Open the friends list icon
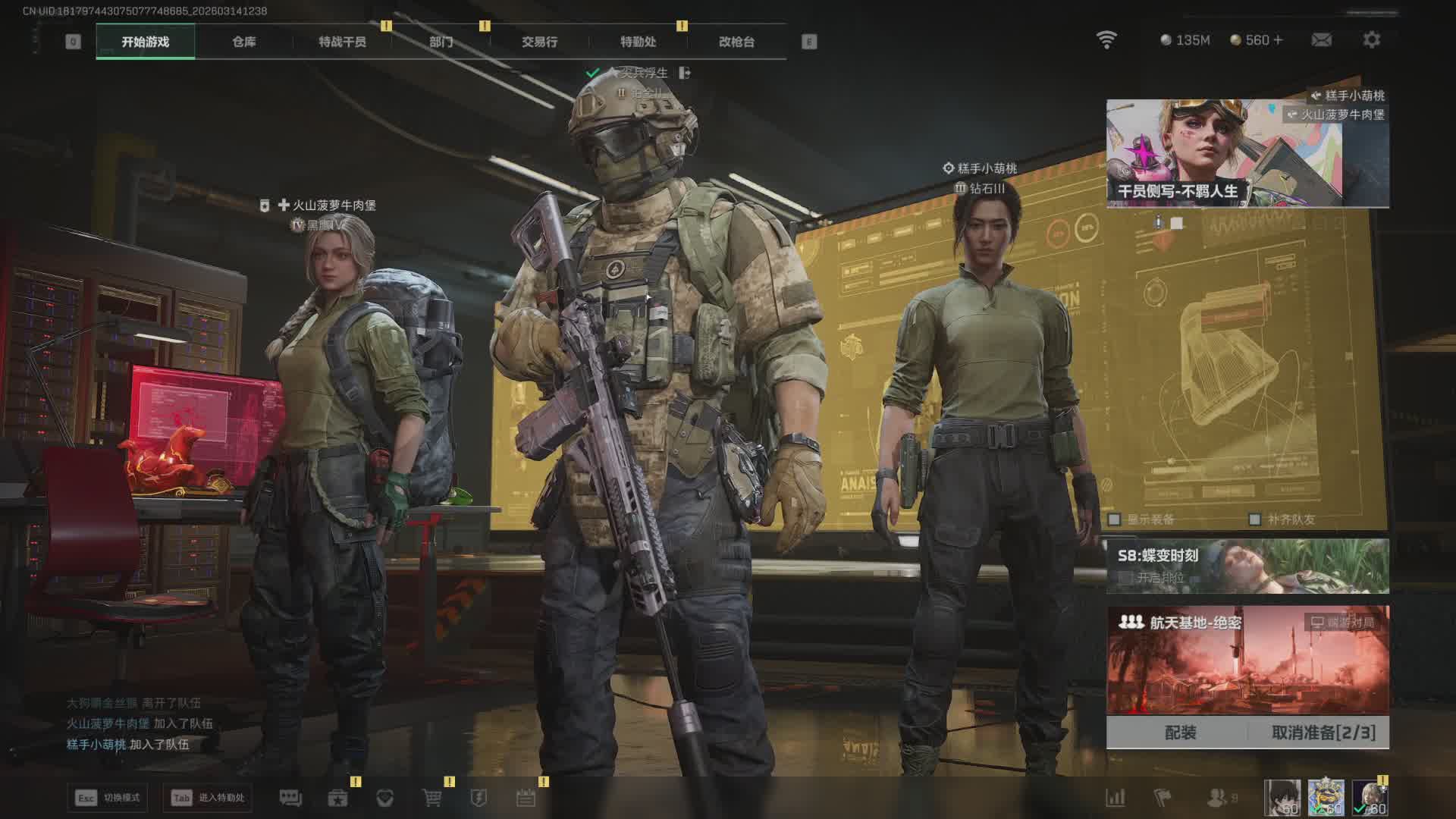The image size is (1456, 819). [1217, 798]
